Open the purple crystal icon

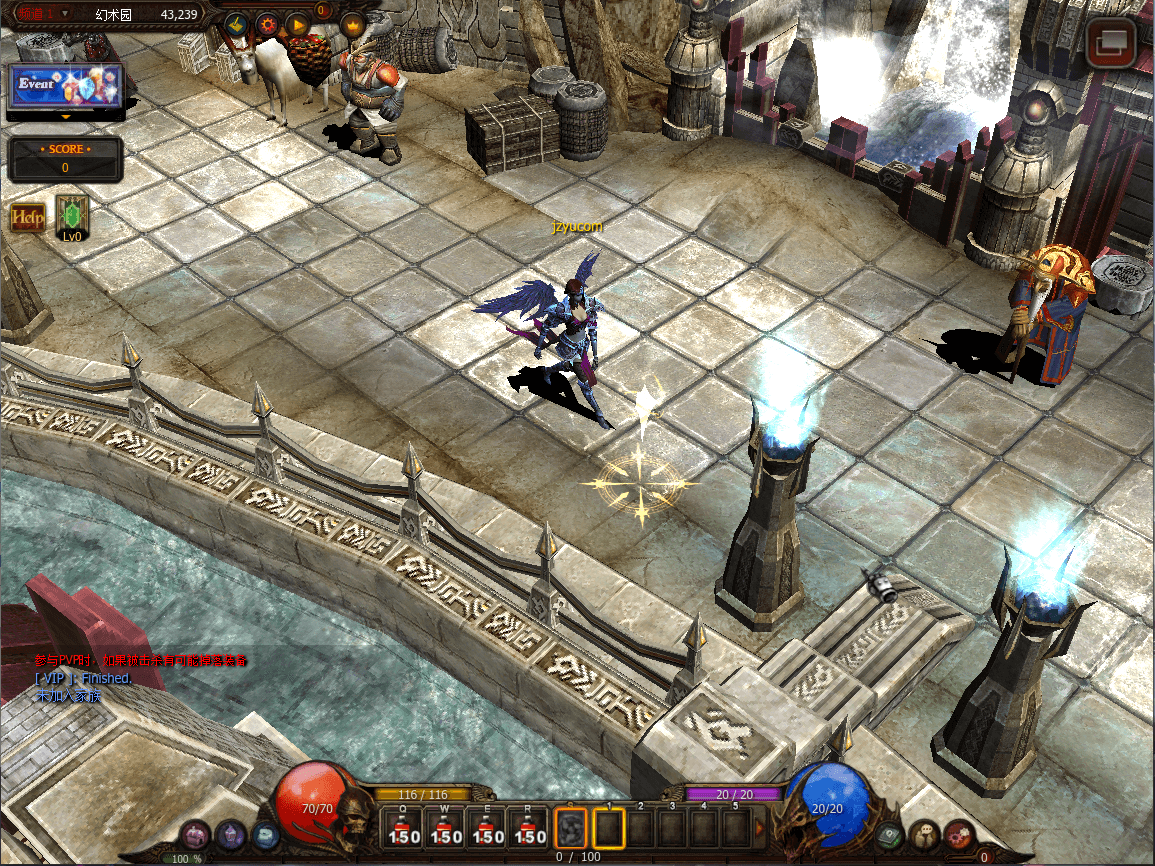[x=231, y=834]
